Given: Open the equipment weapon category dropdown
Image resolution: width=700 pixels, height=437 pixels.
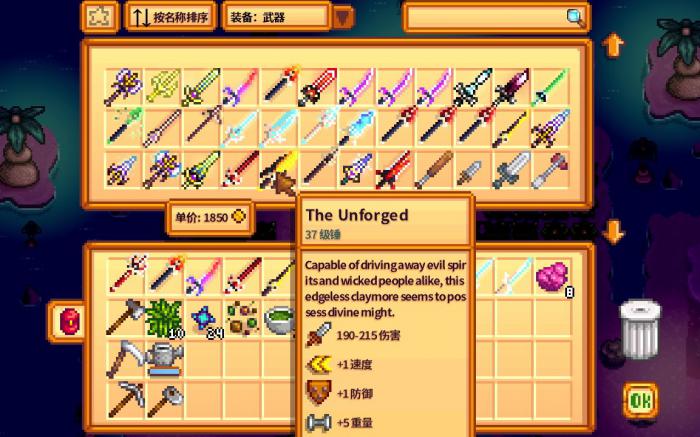Looking at the screenshot, I should pyautogui.click(x=343, y=17).
